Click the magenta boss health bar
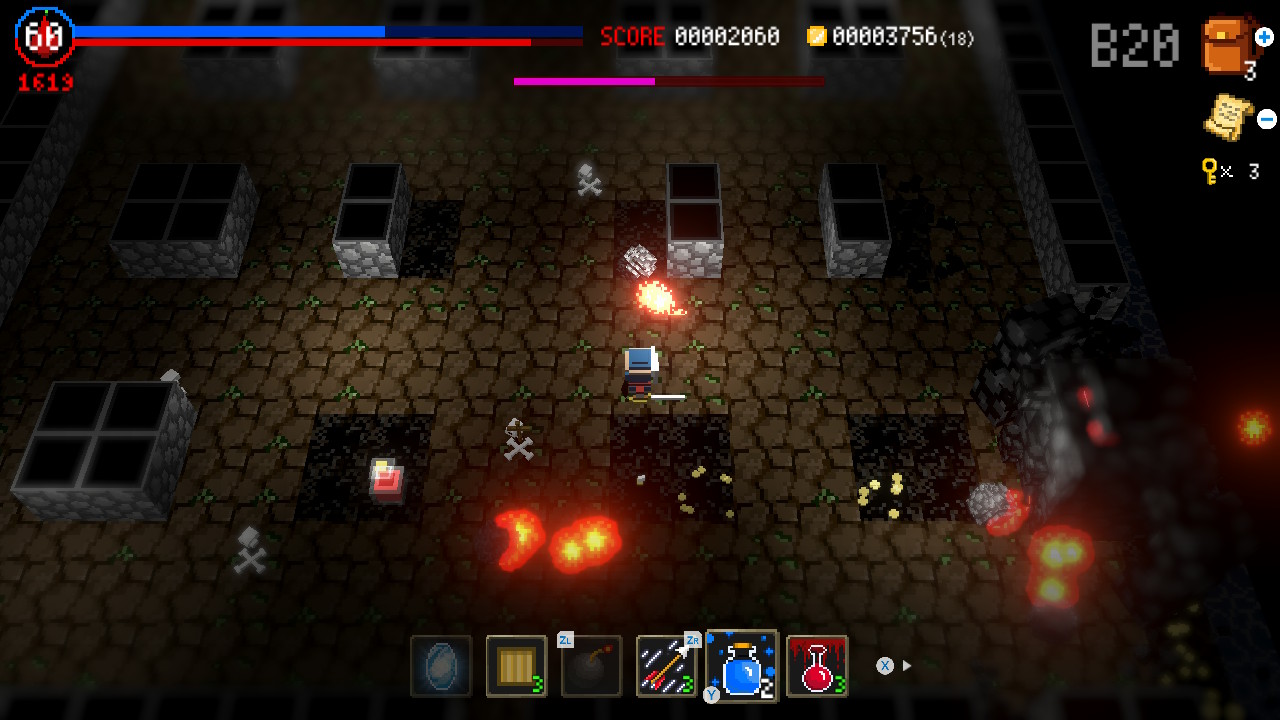1280x720 pixels. point(583,80)
